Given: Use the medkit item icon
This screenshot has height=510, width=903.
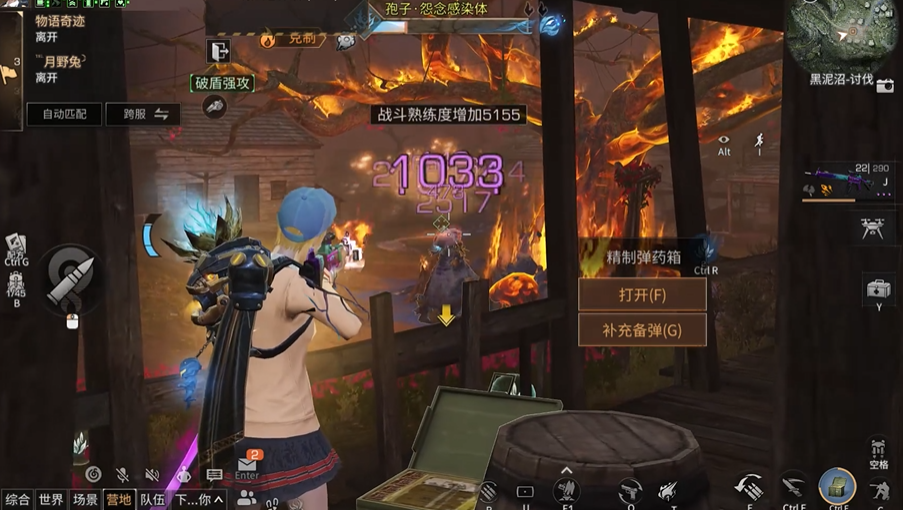Looking at the screenshot, I should [x=878, y=290].
